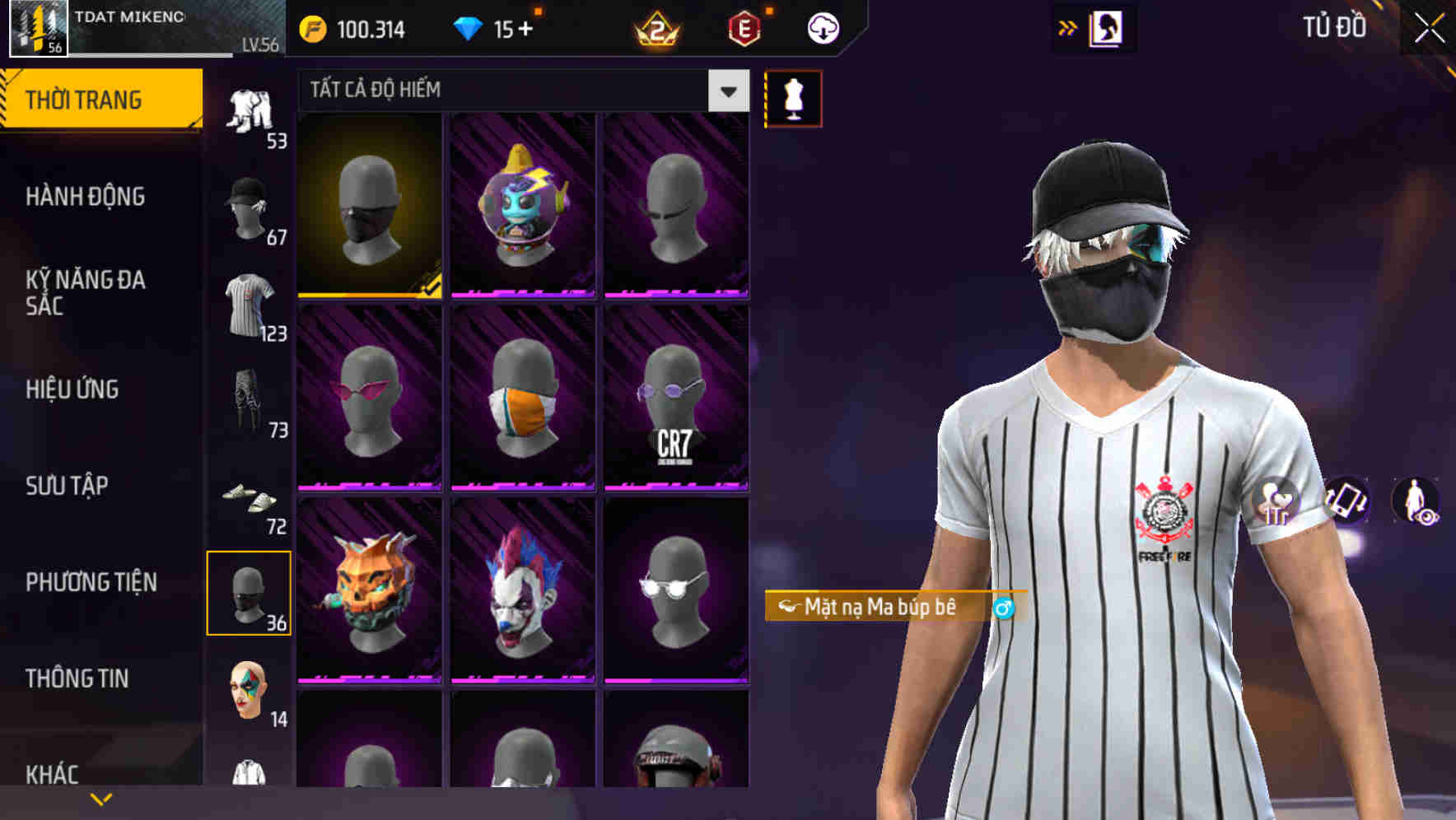Switch to the HIỆU ỨNG tab

coord(74,389)
